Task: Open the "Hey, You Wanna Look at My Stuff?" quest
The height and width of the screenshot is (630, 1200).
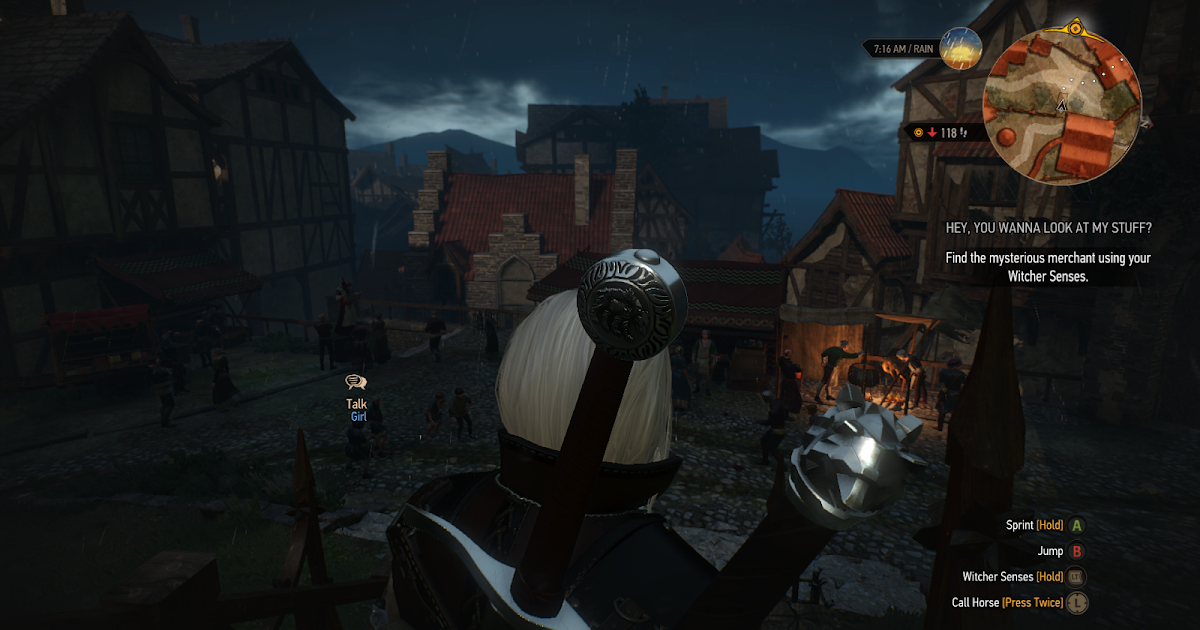Action: coord(1049,228)
